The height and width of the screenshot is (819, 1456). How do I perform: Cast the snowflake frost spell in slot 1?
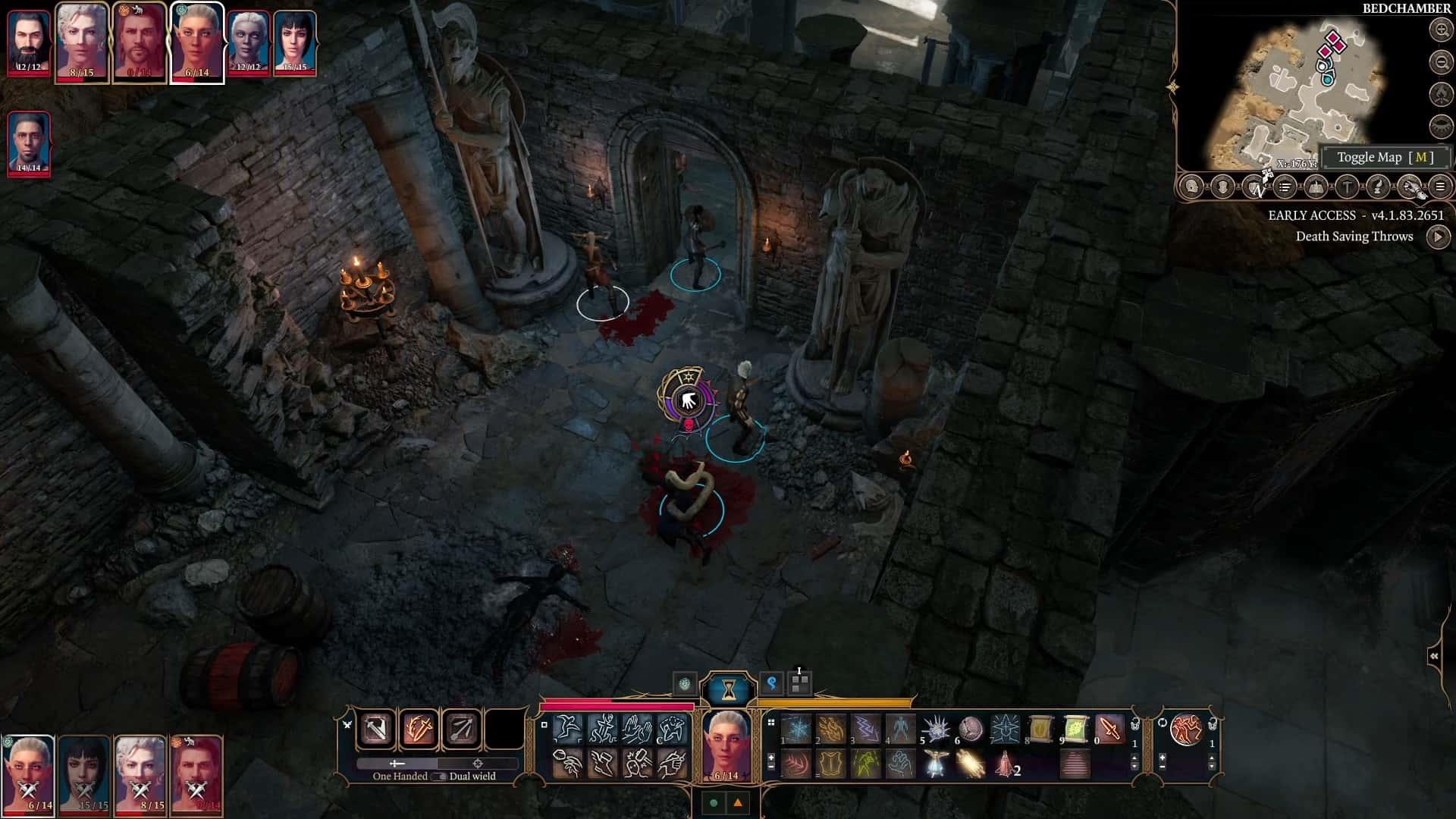point(797,730)
